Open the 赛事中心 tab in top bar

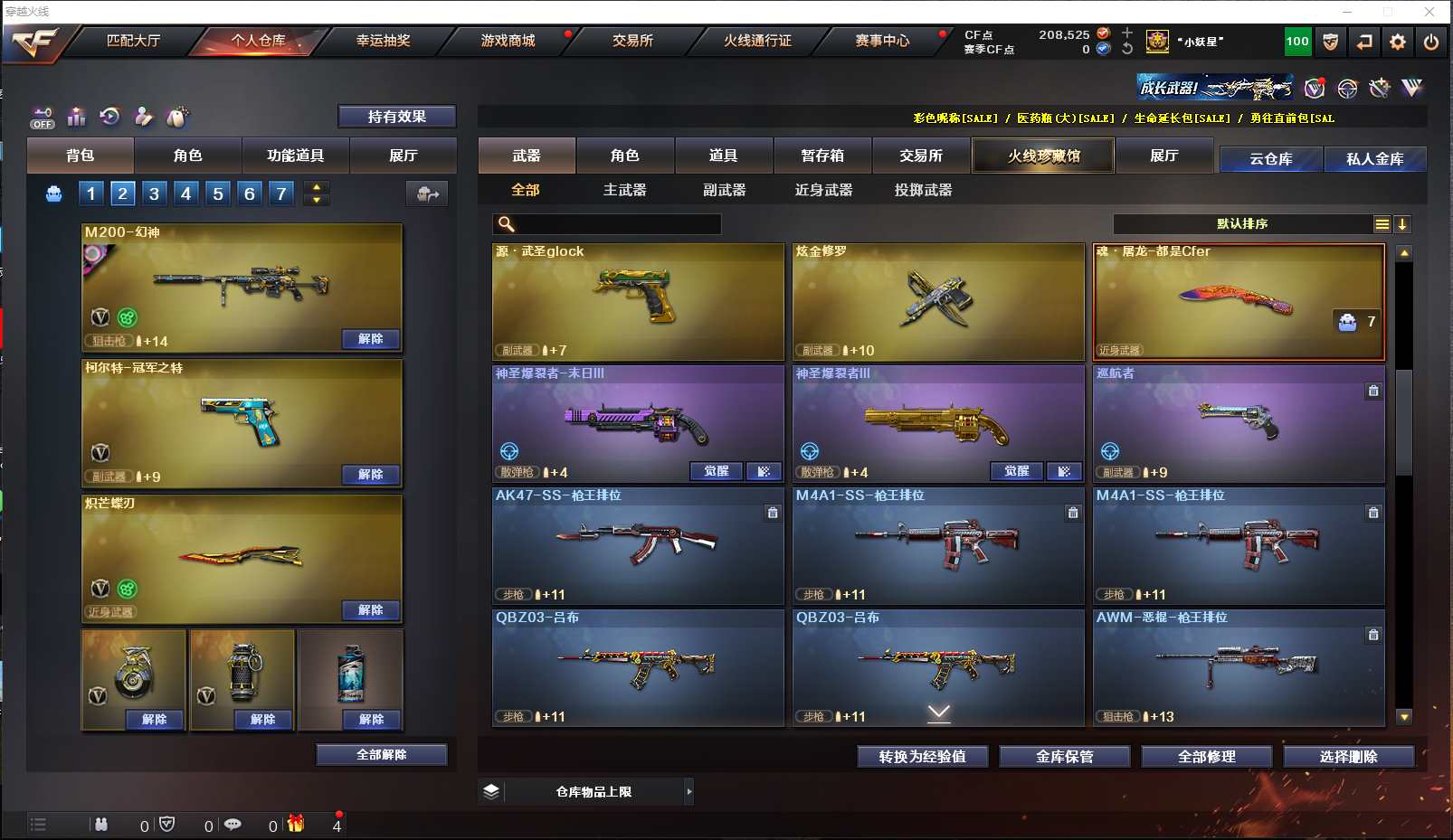pos(882,41)
